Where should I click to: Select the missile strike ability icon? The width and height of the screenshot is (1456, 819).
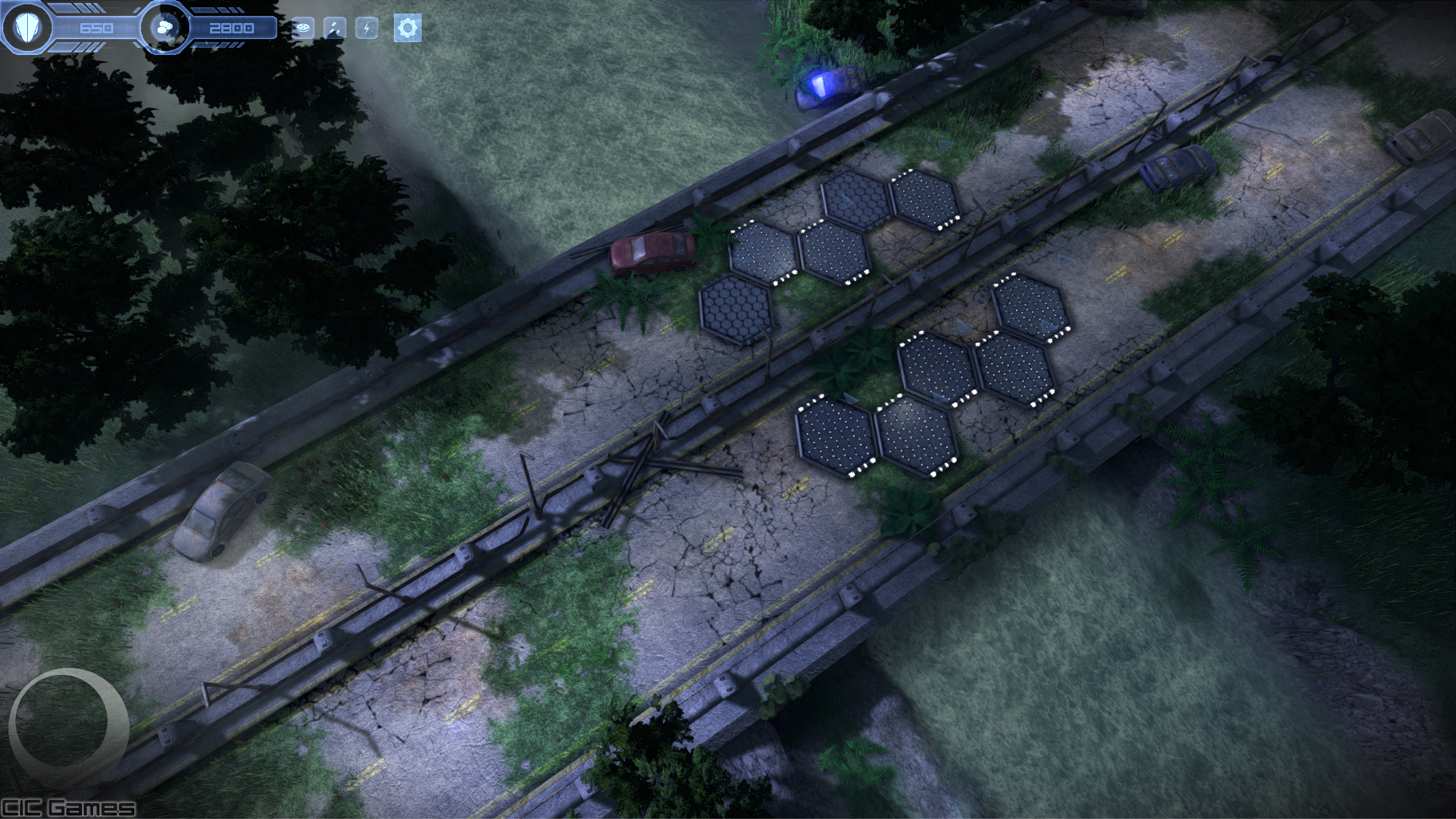(x=335, y=29)
